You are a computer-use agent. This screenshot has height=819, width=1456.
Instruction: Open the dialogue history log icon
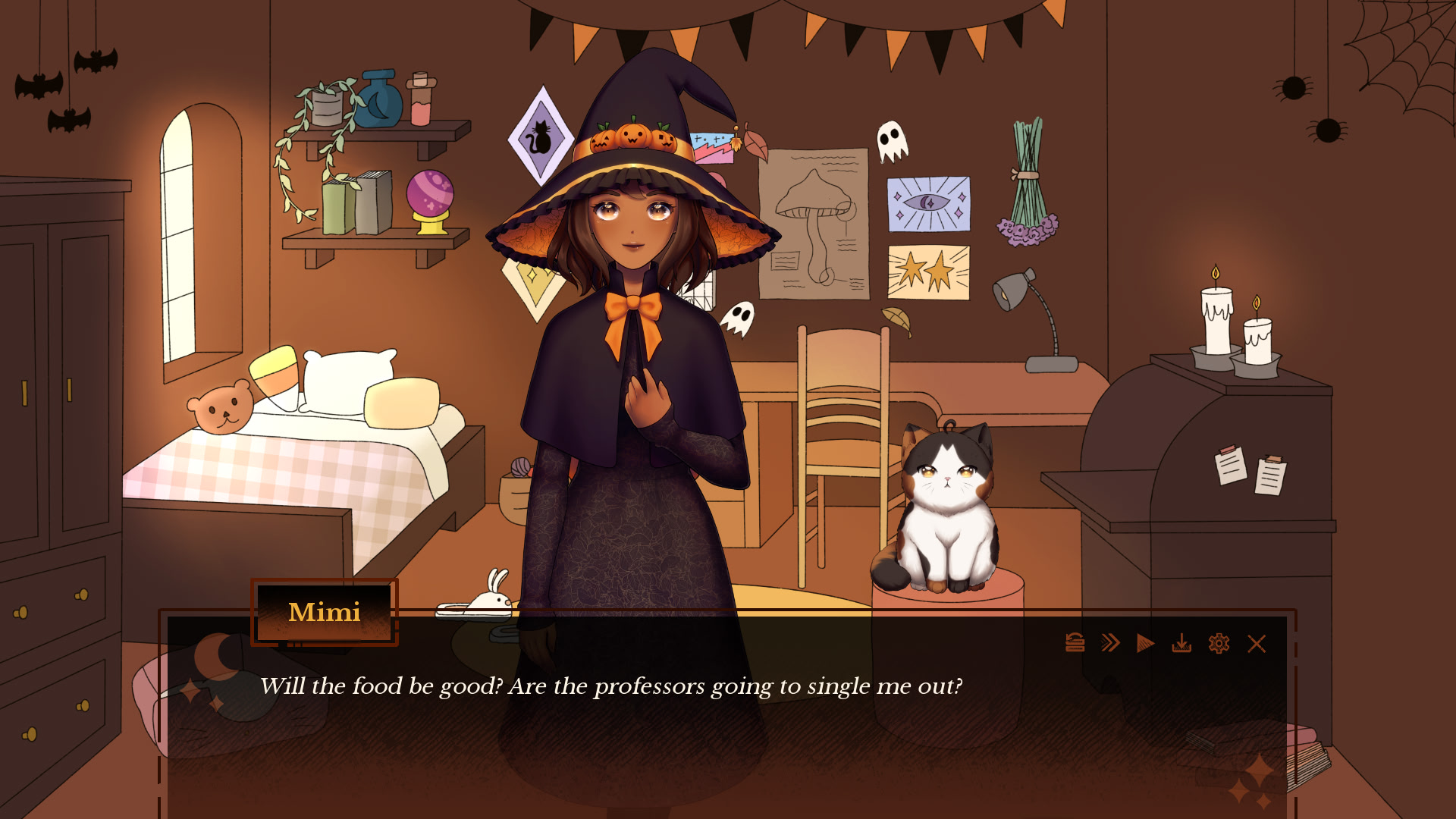click(x=1075, y=643)
